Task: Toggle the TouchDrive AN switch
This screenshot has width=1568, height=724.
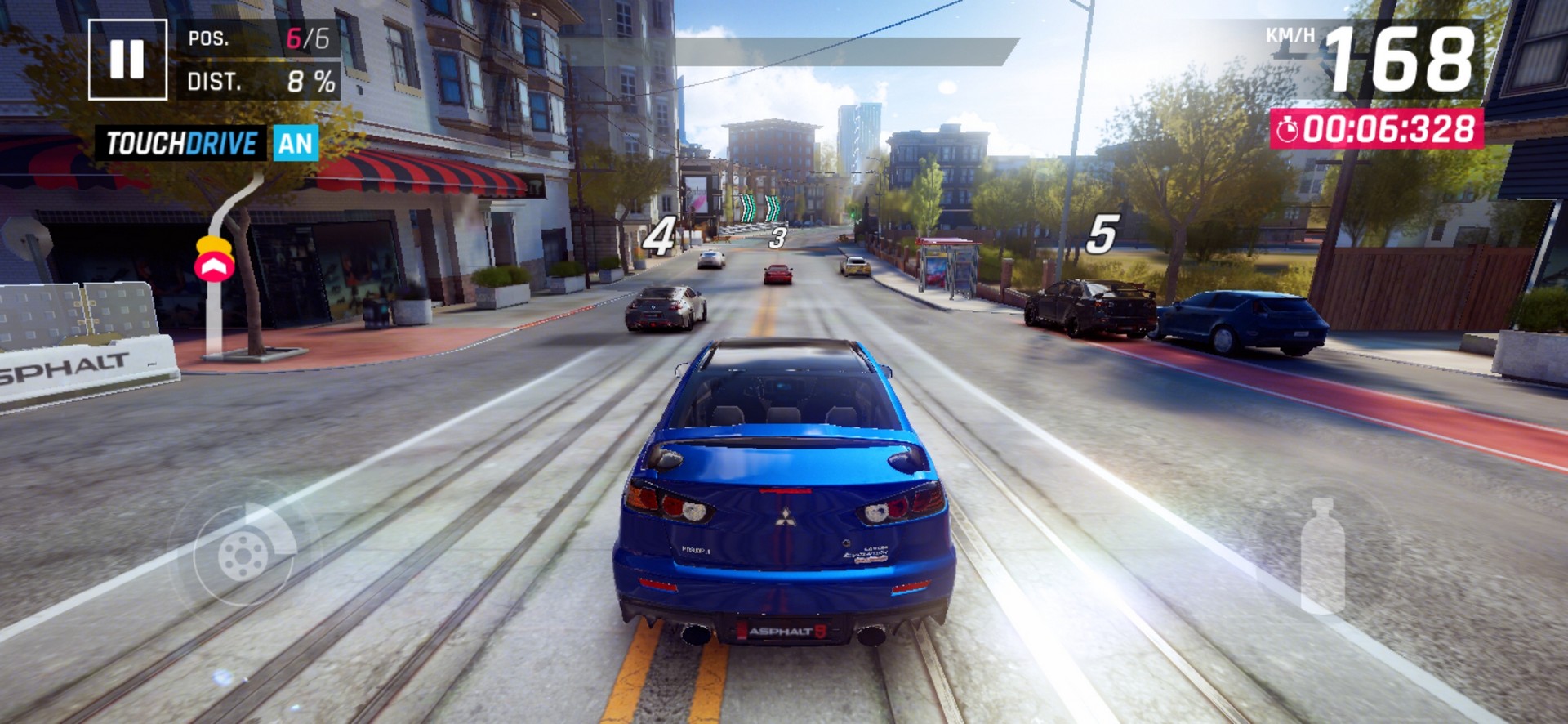Action: click(295, 144)
